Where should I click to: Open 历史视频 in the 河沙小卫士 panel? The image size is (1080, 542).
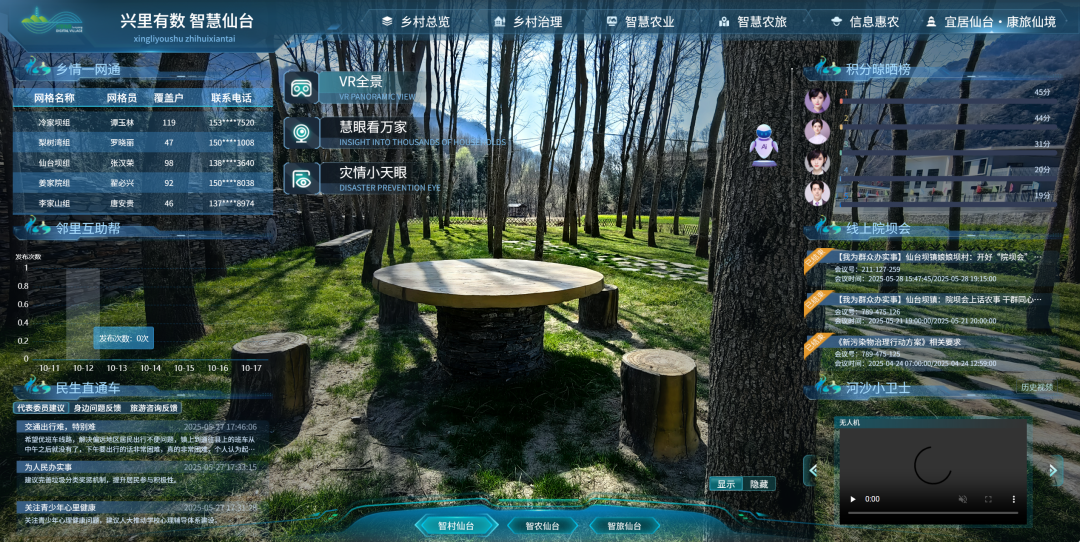(1036, 387)
